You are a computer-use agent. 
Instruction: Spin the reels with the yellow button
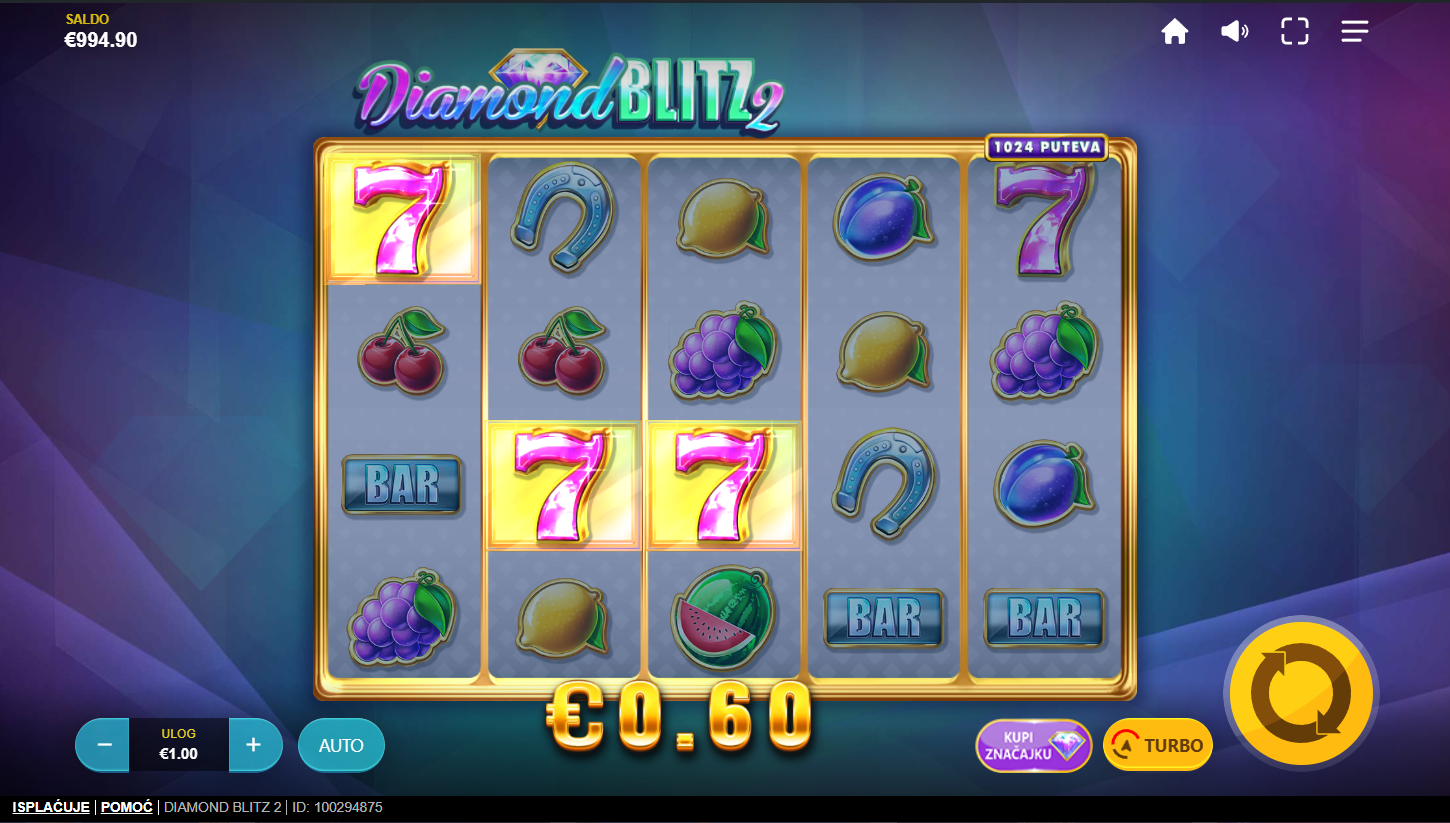pyautogui.click(x=1301, y=692)
